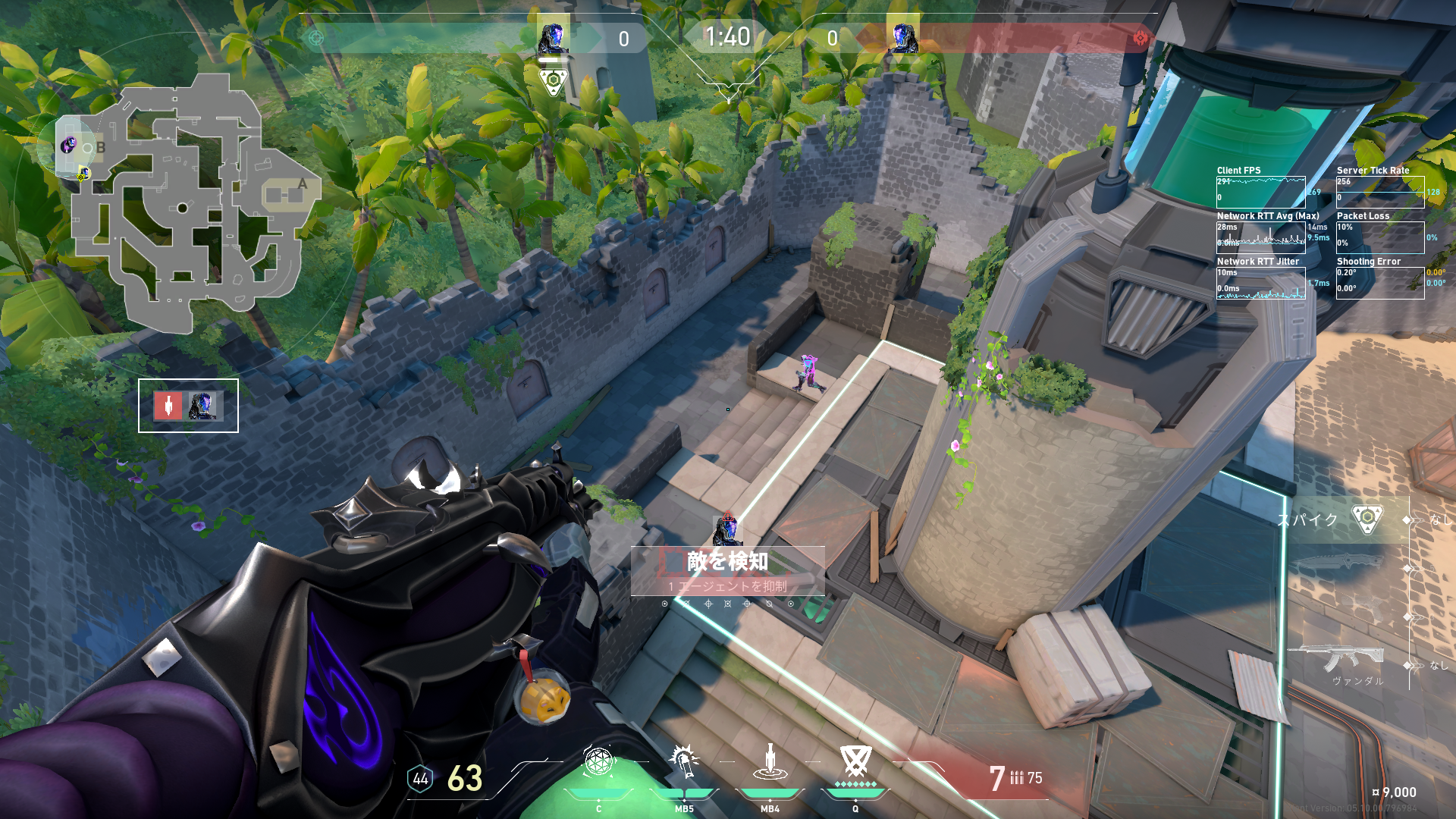Viewport: 1456px width, 819px height.
Task: Click the spike carrier icon below portrait
Action: pos(553,80)
